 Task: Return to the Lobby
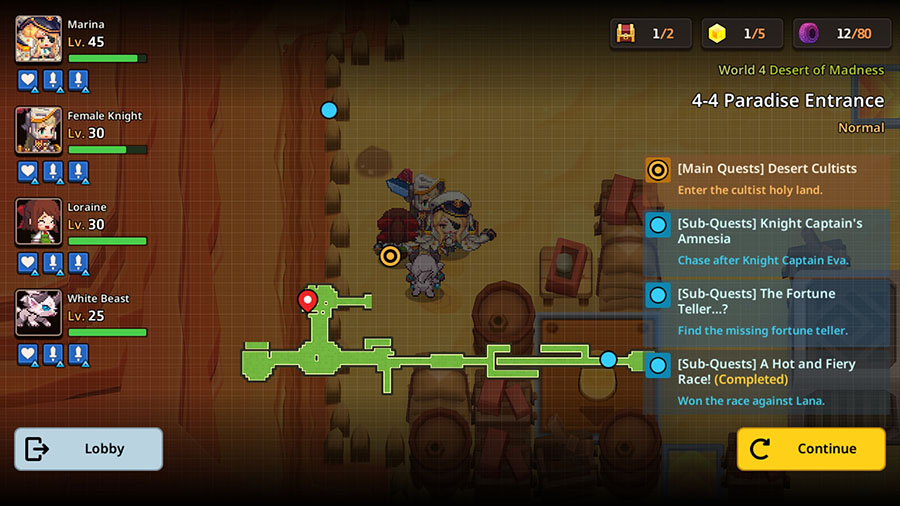88,449
